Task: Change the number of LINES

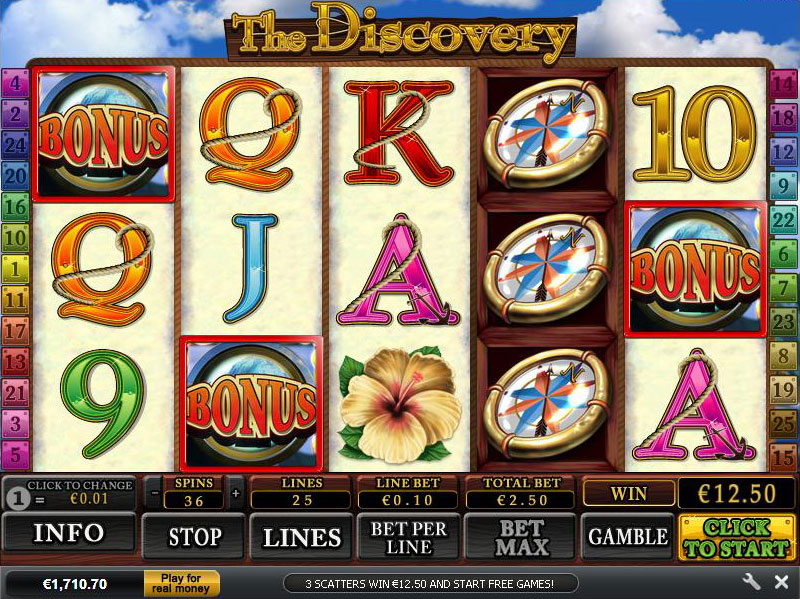Action: click(x=301, y=537)
